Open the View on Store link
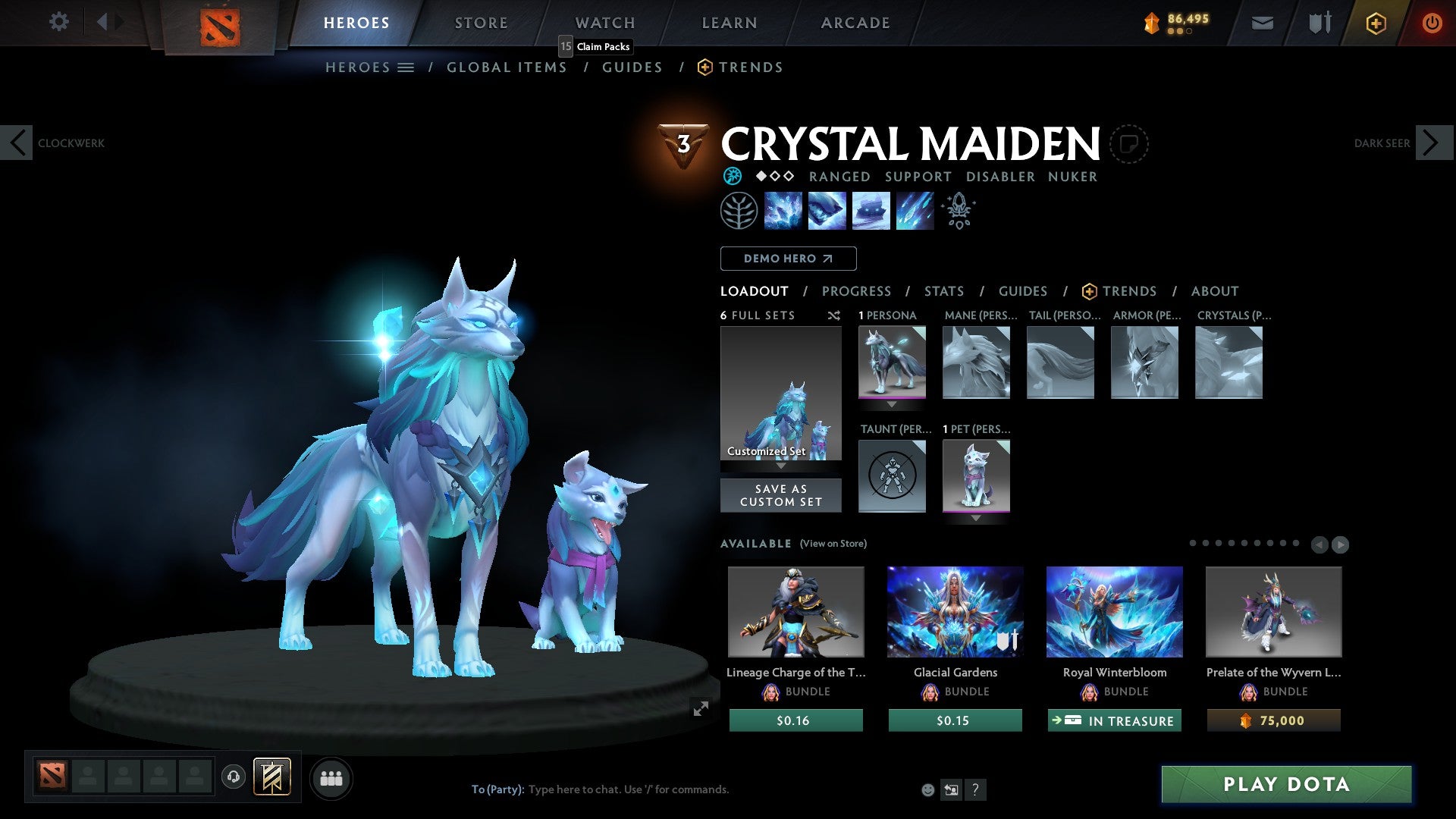Image resolution: width=1456 pixels, height=819 pixels. 833,544
